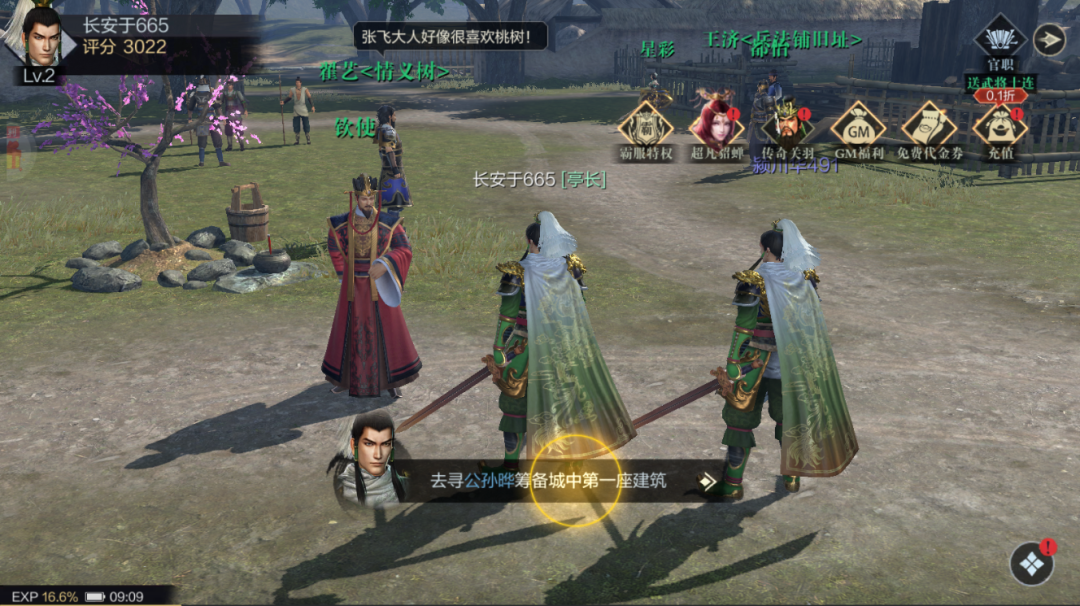The height and width of the screenshot is (606, 1080).
Task: Open the player avatar profile portrait
Action: tap(40, 38)
